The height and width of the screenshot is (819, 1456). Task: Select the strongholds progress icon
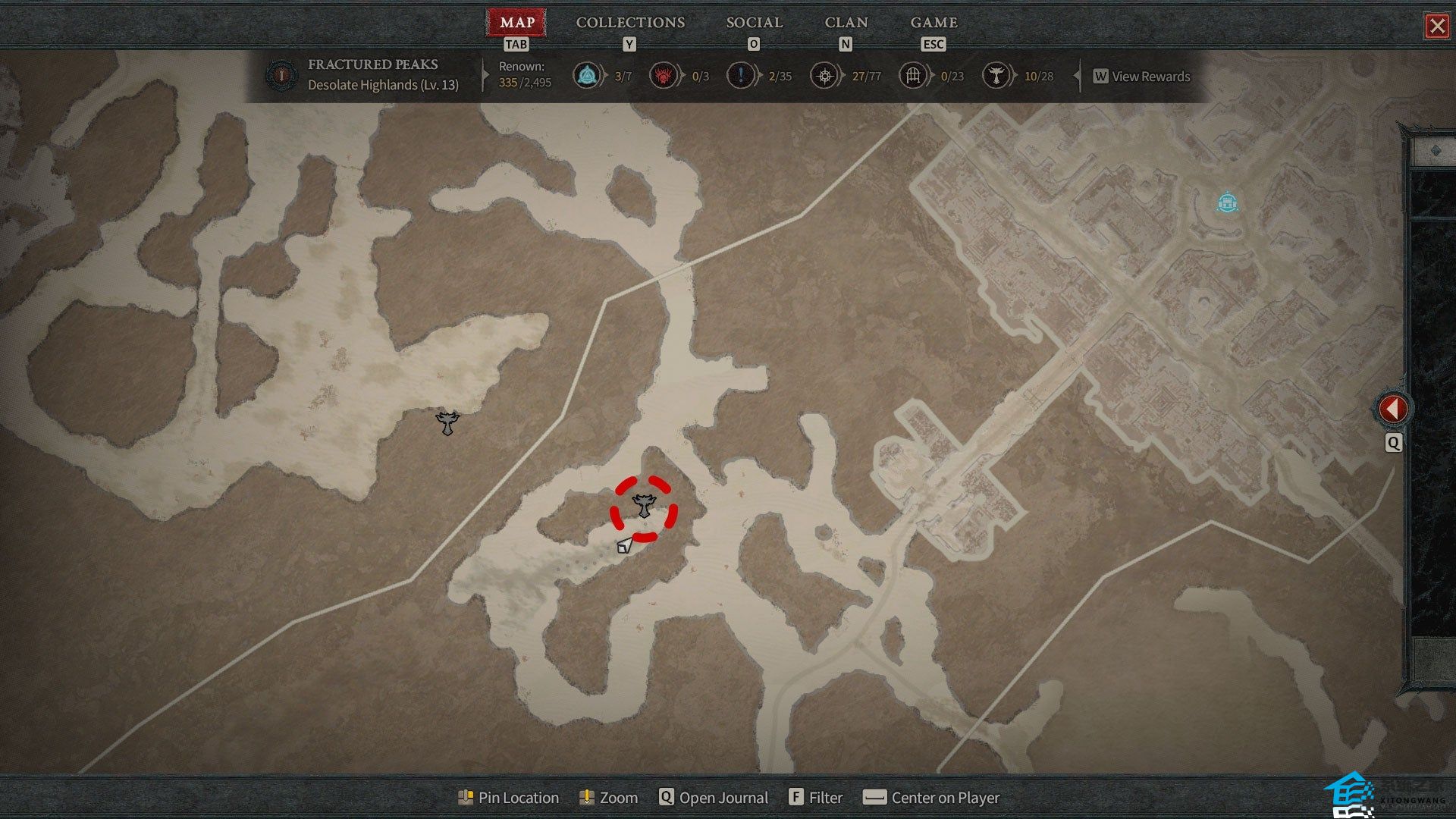click(x=664, y=76)
